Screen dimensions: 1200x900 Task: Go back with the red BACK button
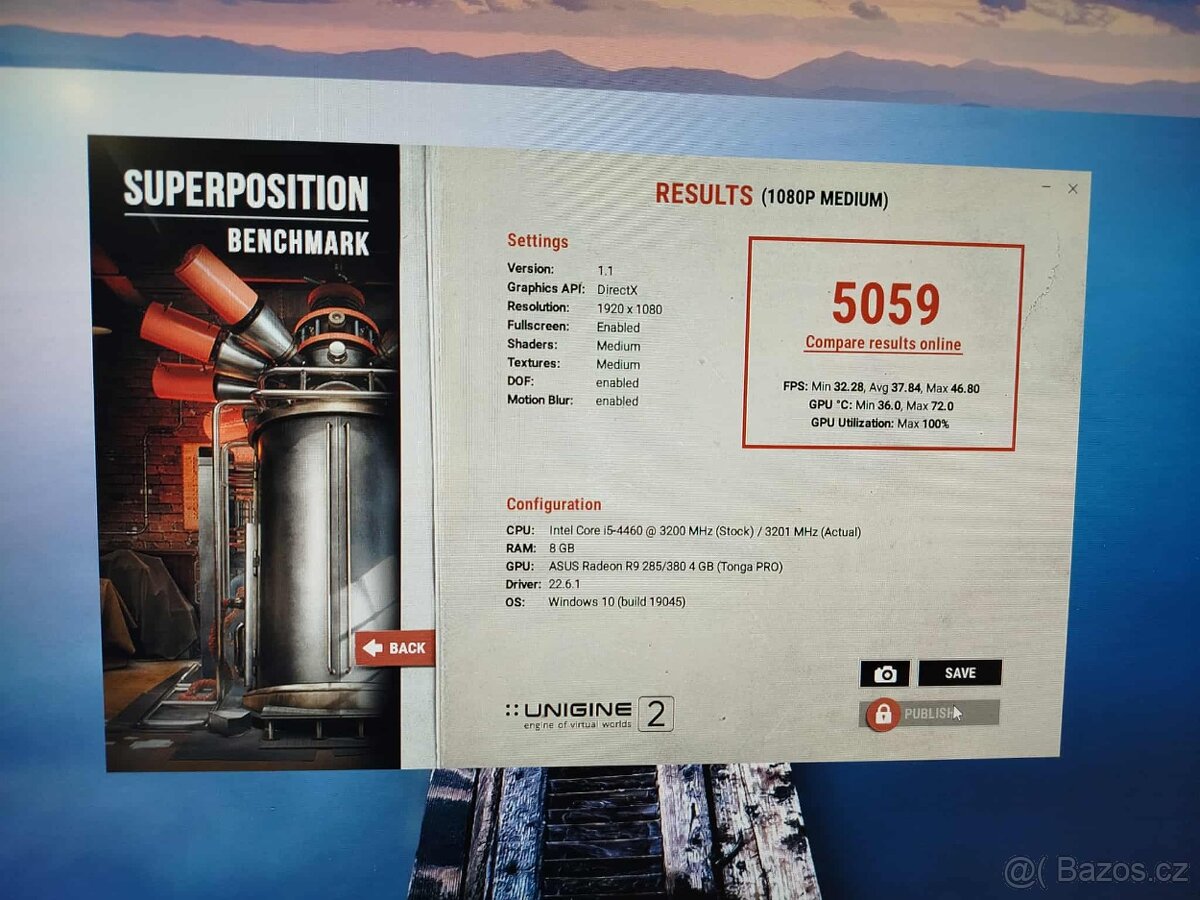point(395,648)
